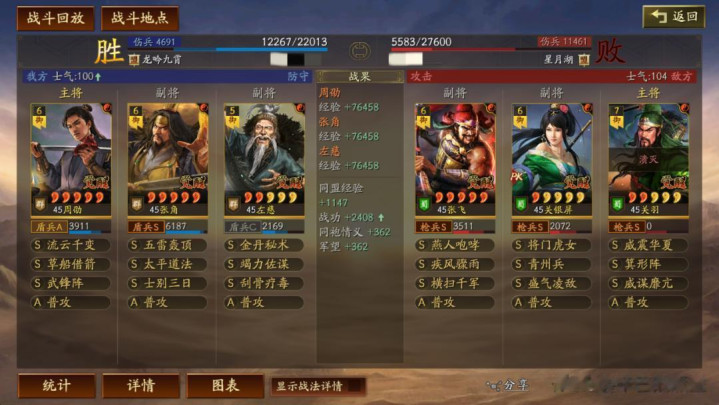The image size is (719, 405).
Task: View the 流云千变 tactic
Action: tap(71, 245)
